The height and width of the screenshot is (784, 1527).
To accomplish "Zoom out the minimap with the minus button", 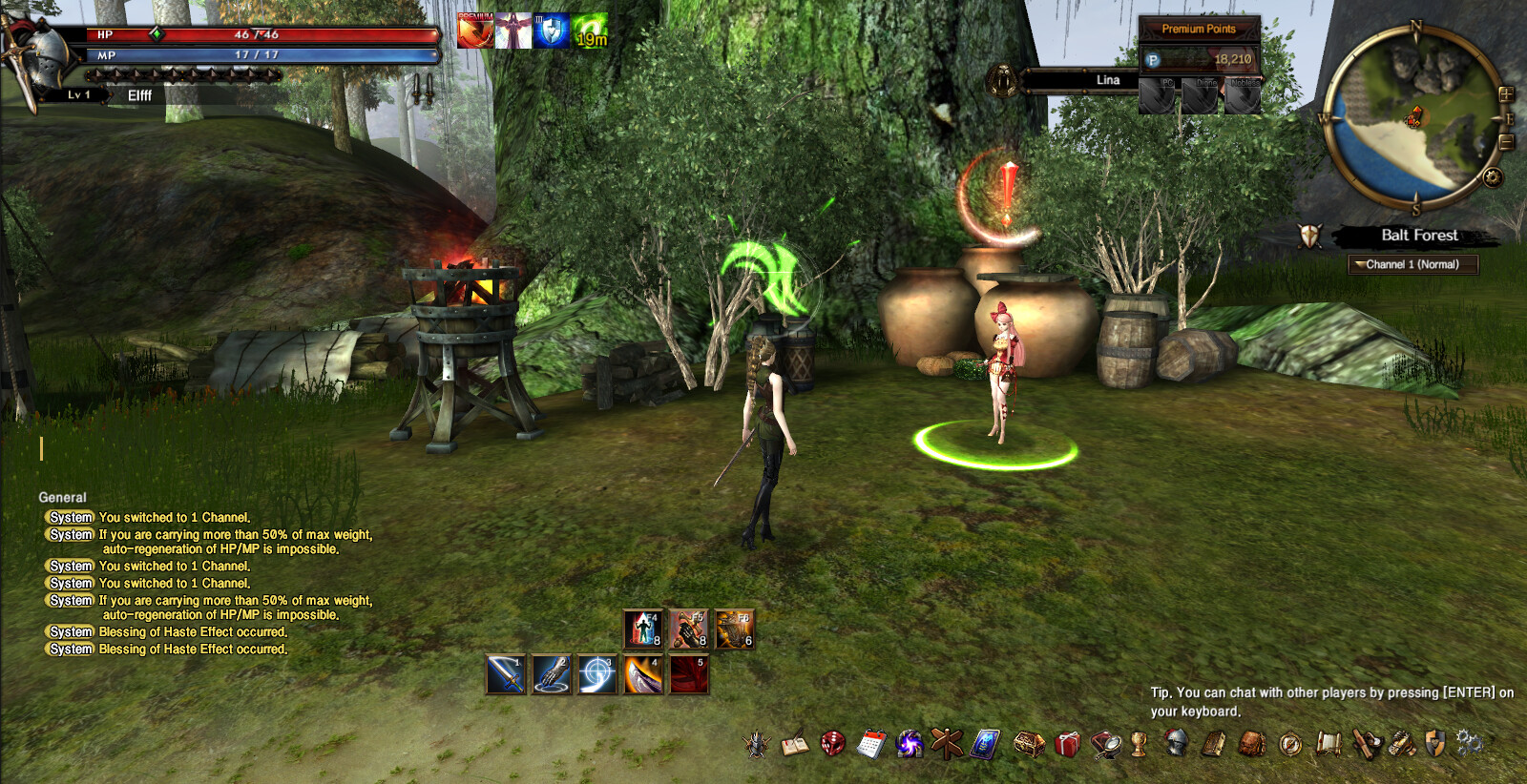I will coord(1506,141).
